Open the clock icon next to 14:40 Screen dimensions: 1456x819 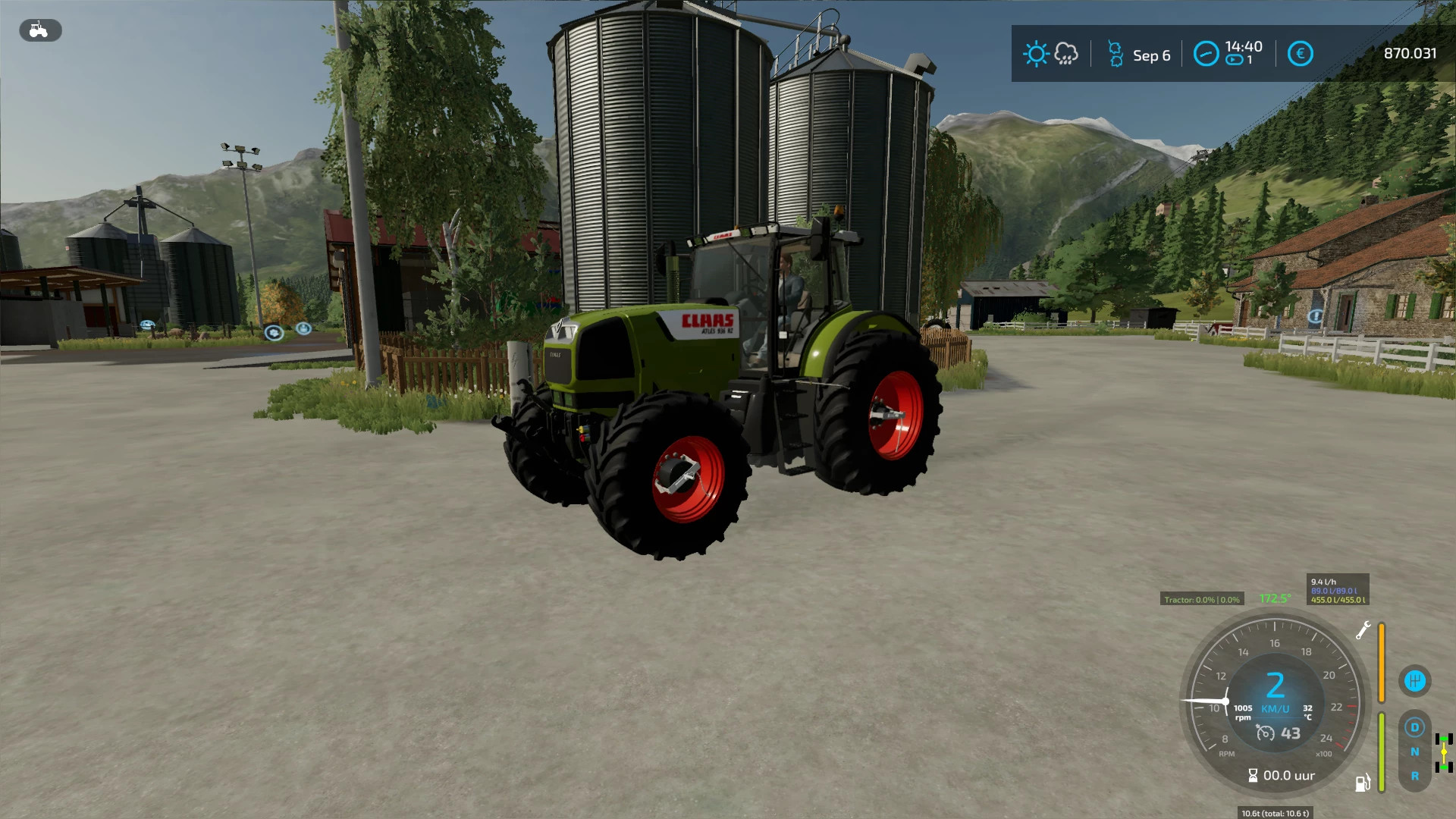click(x=1206, y=54)
